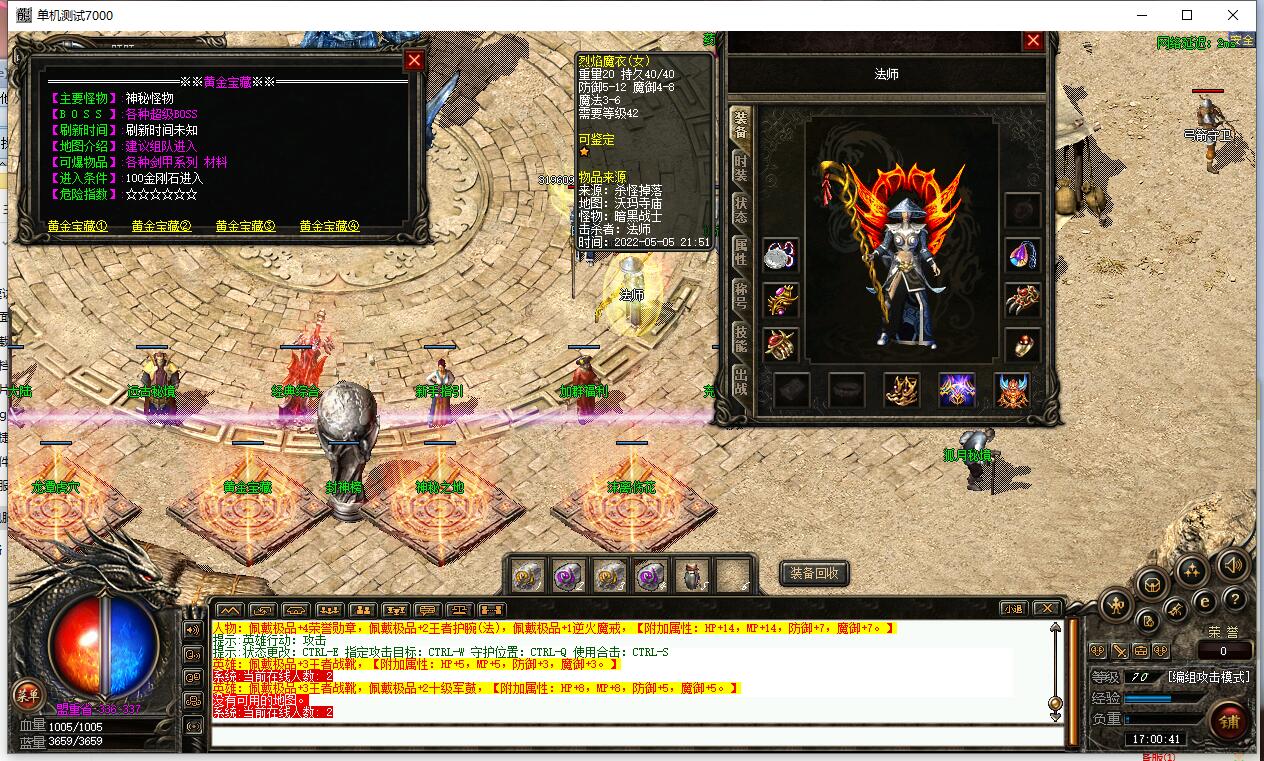Open the 状态 tab

point(740,209)
